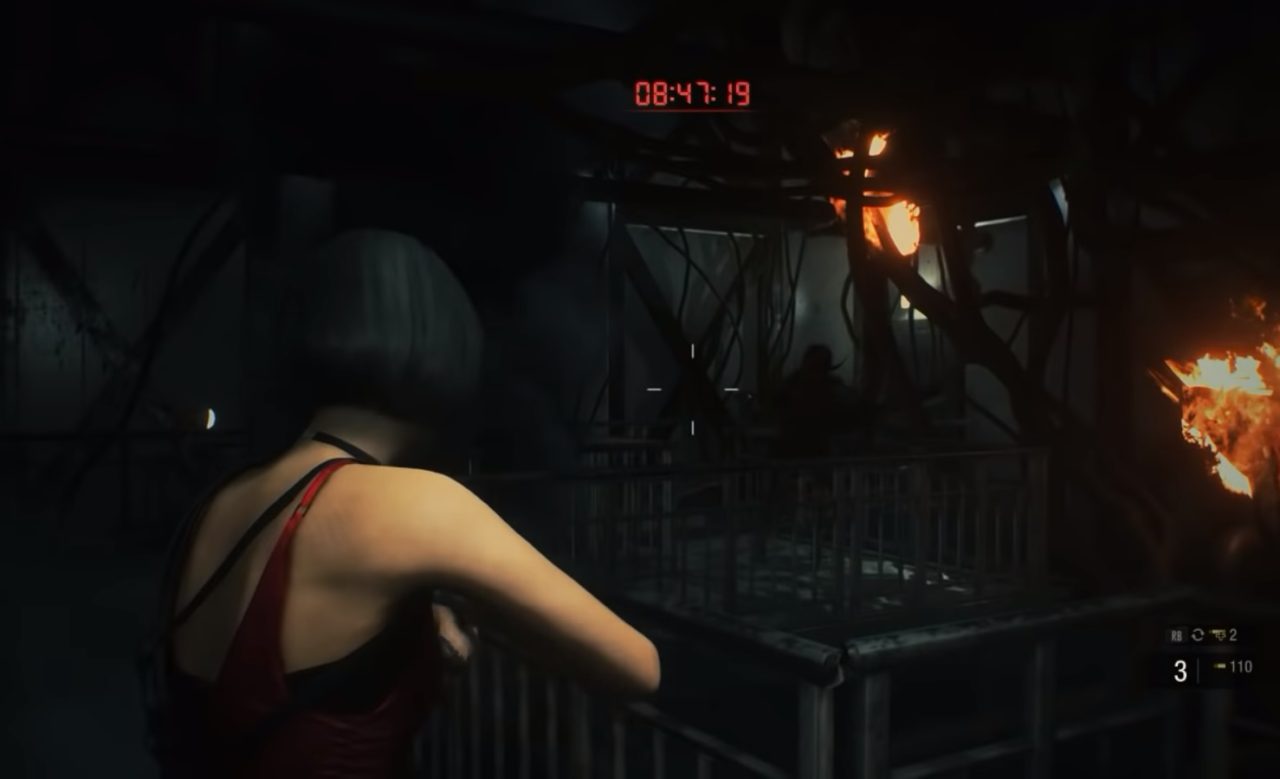Click the RB button prompt icon
Screen dimensions: 1280x779
1175,634
